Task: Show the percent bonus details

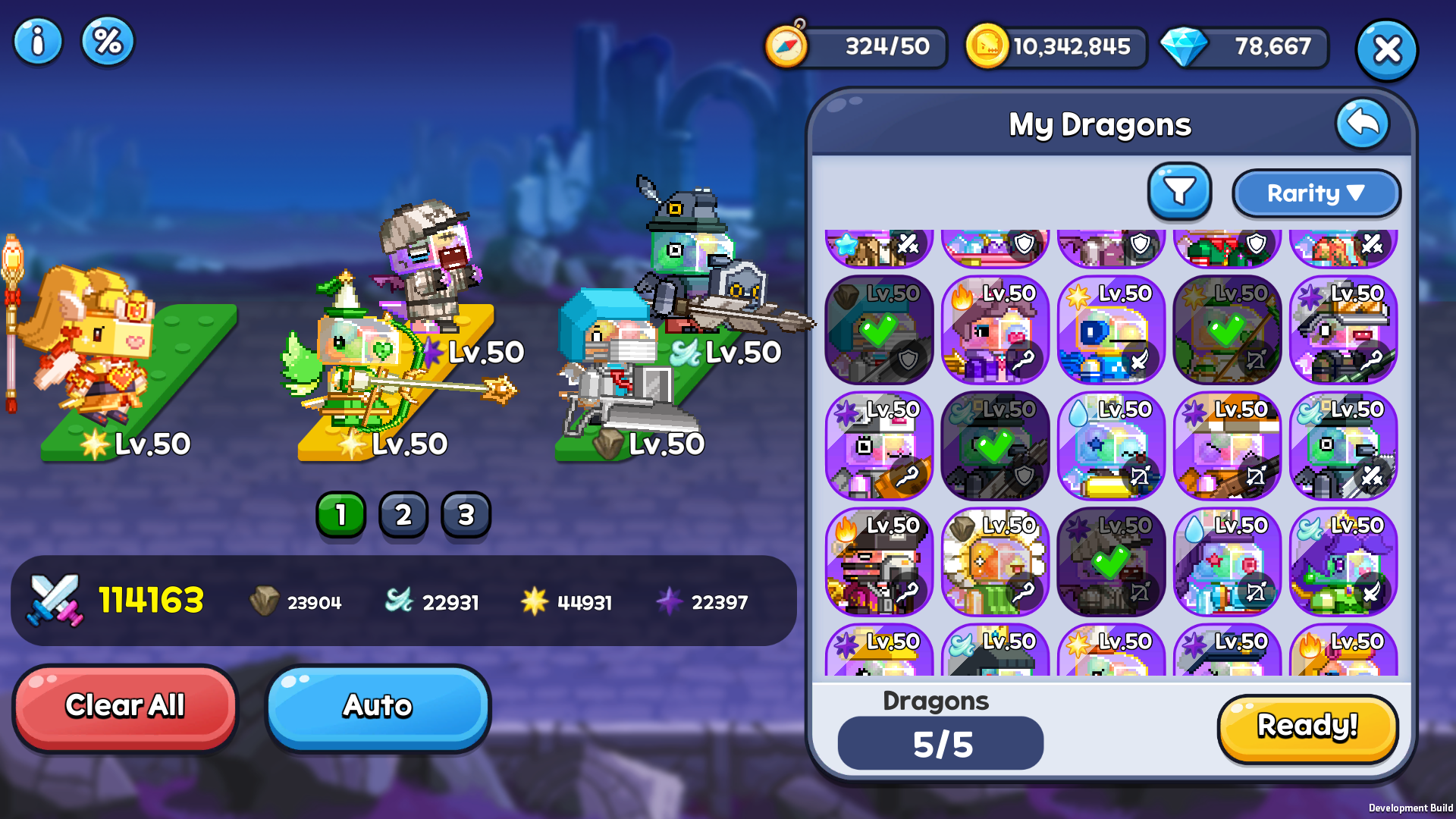Action: 108,42
